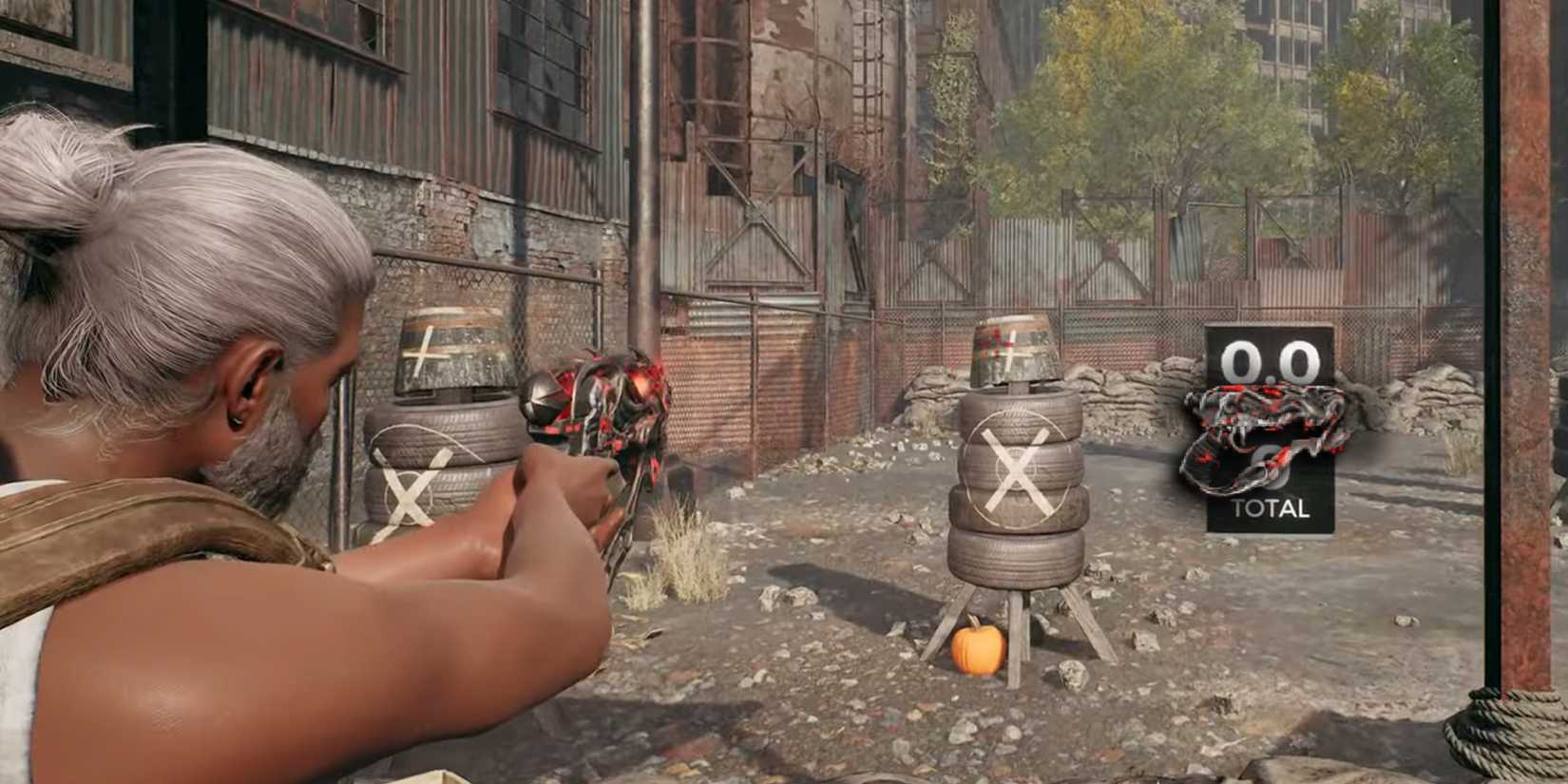
Task: Click the coiled rope in the bottom-right corner
Action: coord(1520,741)
